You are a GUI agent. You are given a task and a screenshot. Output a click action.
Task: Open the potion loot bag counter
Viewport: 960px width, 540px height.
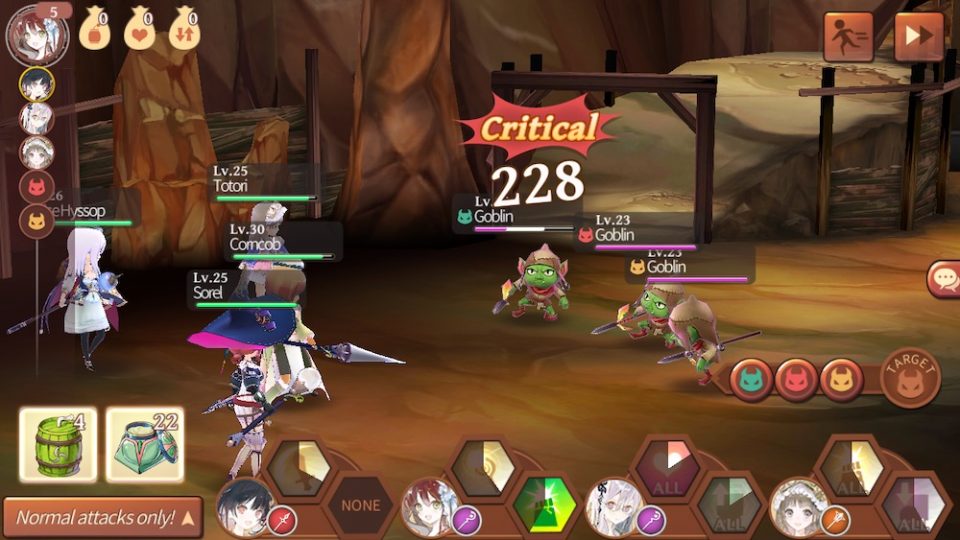pos(93,28)
